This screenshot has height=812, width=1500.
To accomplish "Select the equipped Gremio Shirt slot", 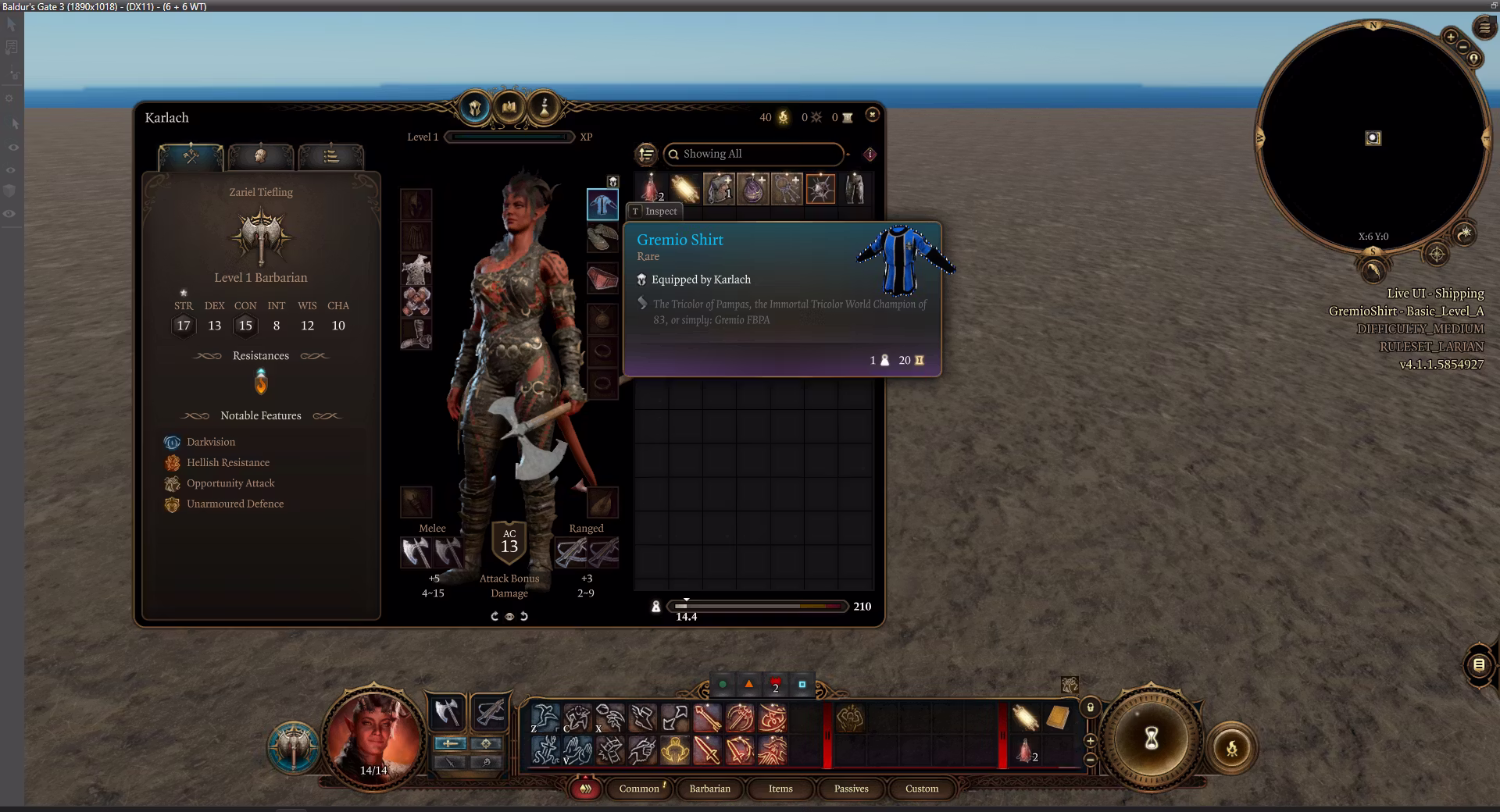I will (x=602, y=205).
